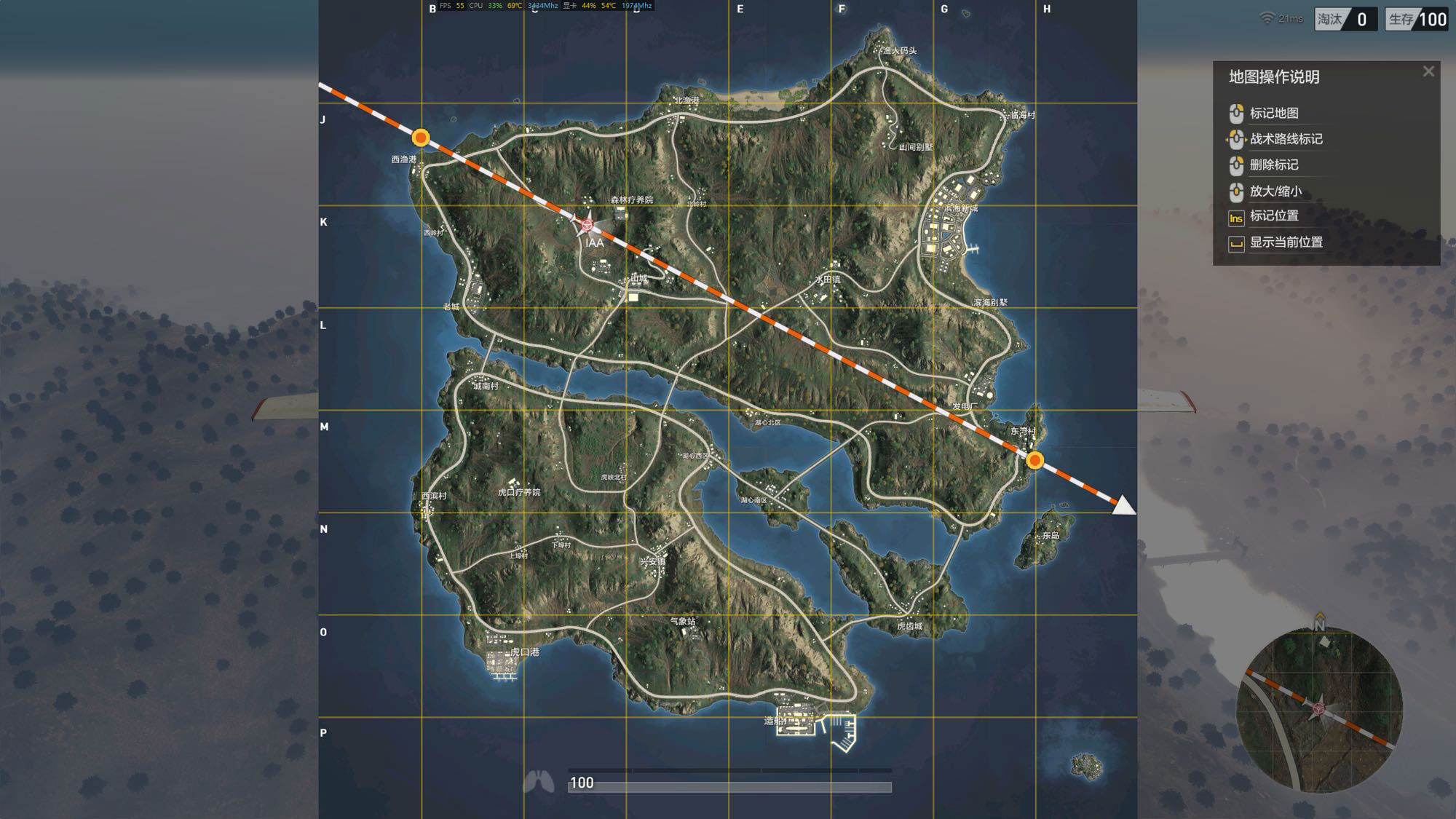The width and height of the screenshot is (1456, 819).
Task: Close the 地图操作说明 panel
Action: [1428, 71]
